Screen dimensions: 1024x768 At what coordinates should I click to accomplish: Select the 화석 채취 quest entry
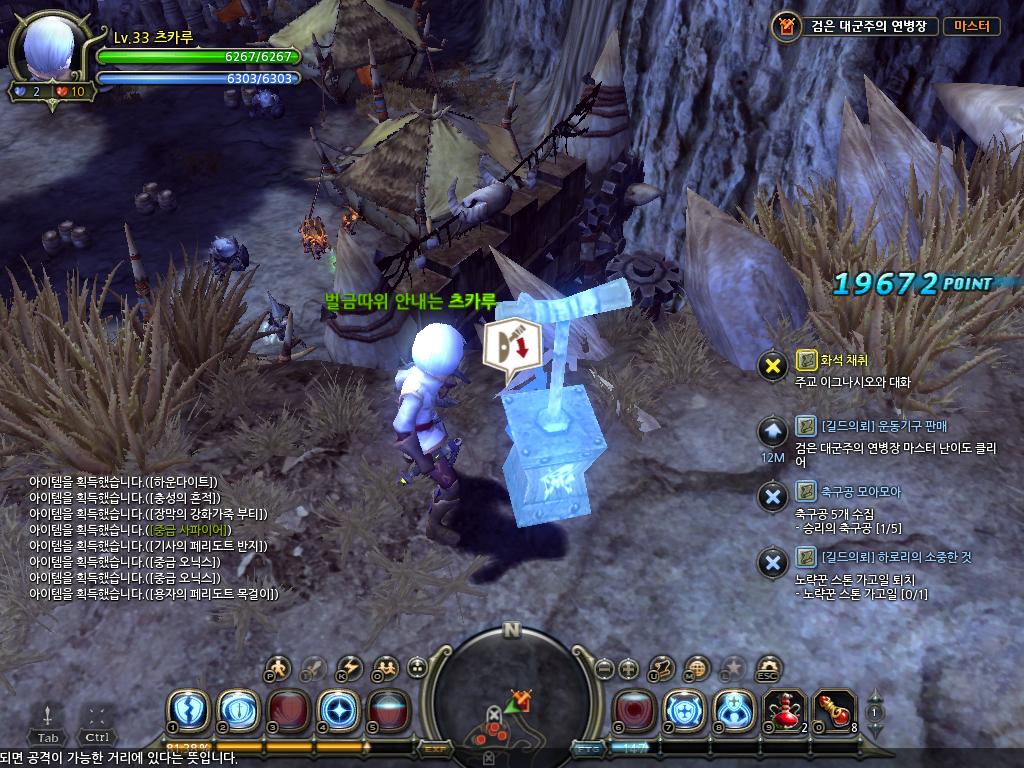click(843, 360)
